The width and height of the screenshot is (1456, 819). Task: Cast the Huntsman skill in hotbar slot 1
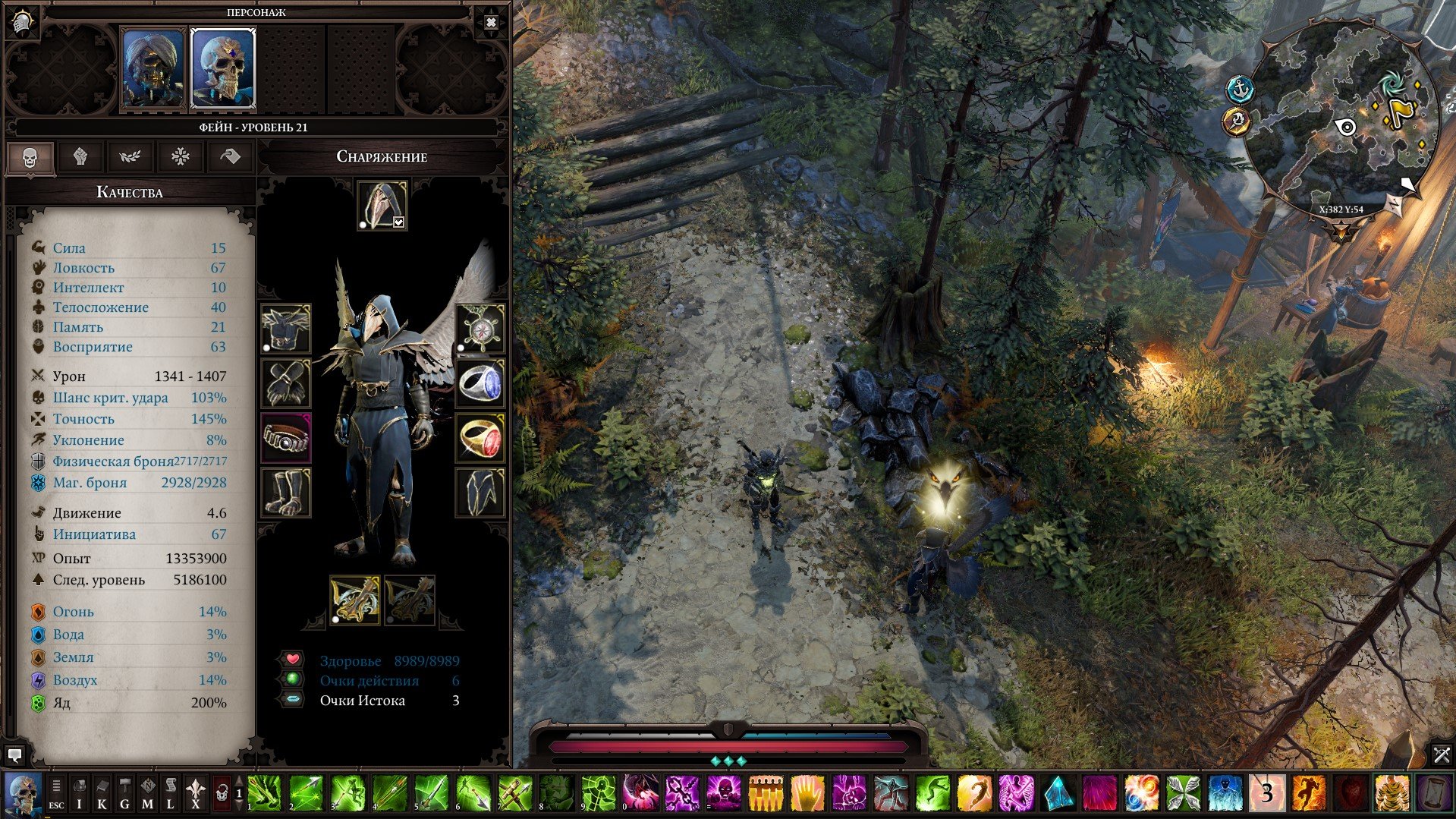coord(263,795)
